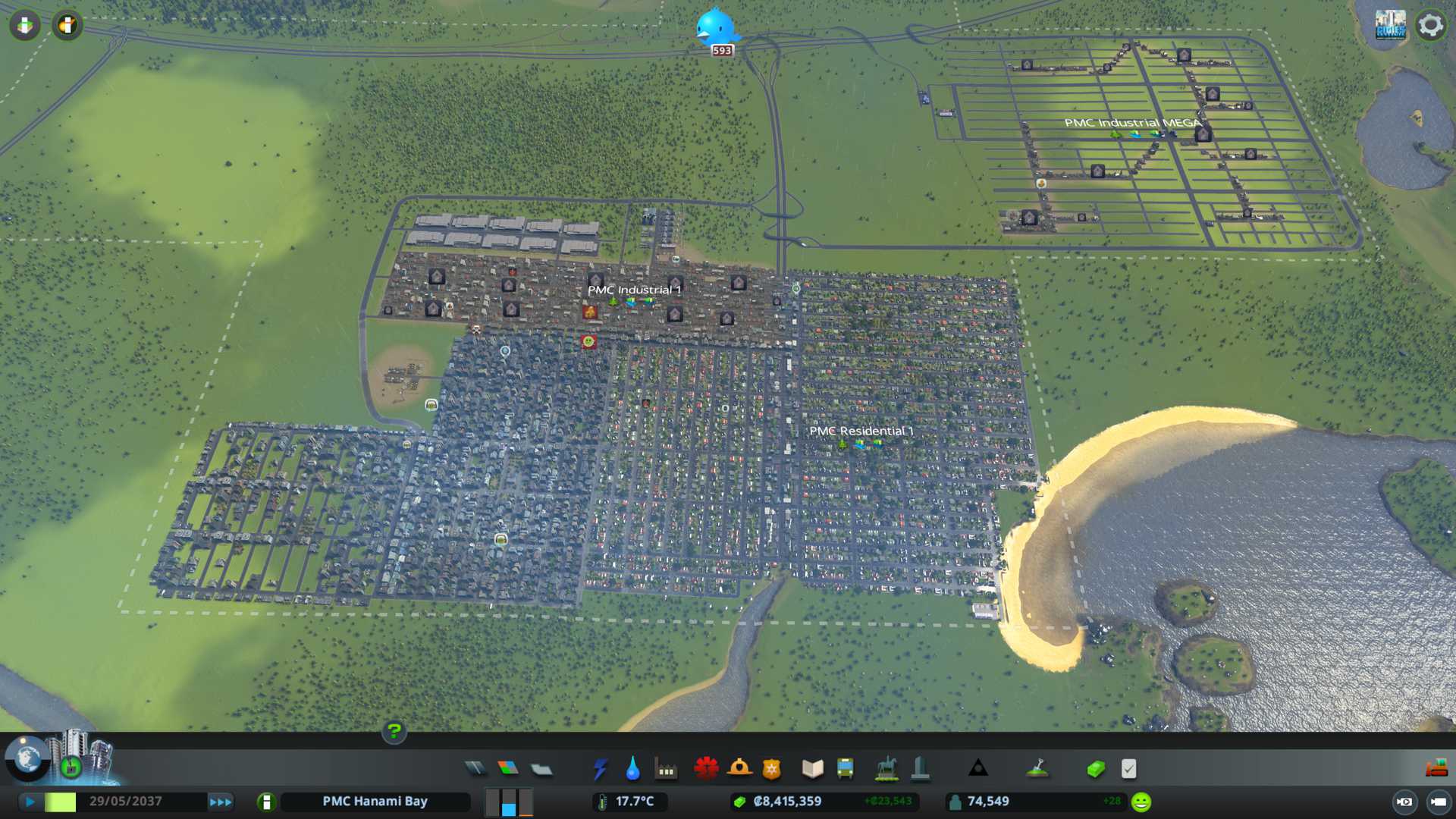Open the City Policies checklist panel
1456x819 pixels.
pos(1128,769)
